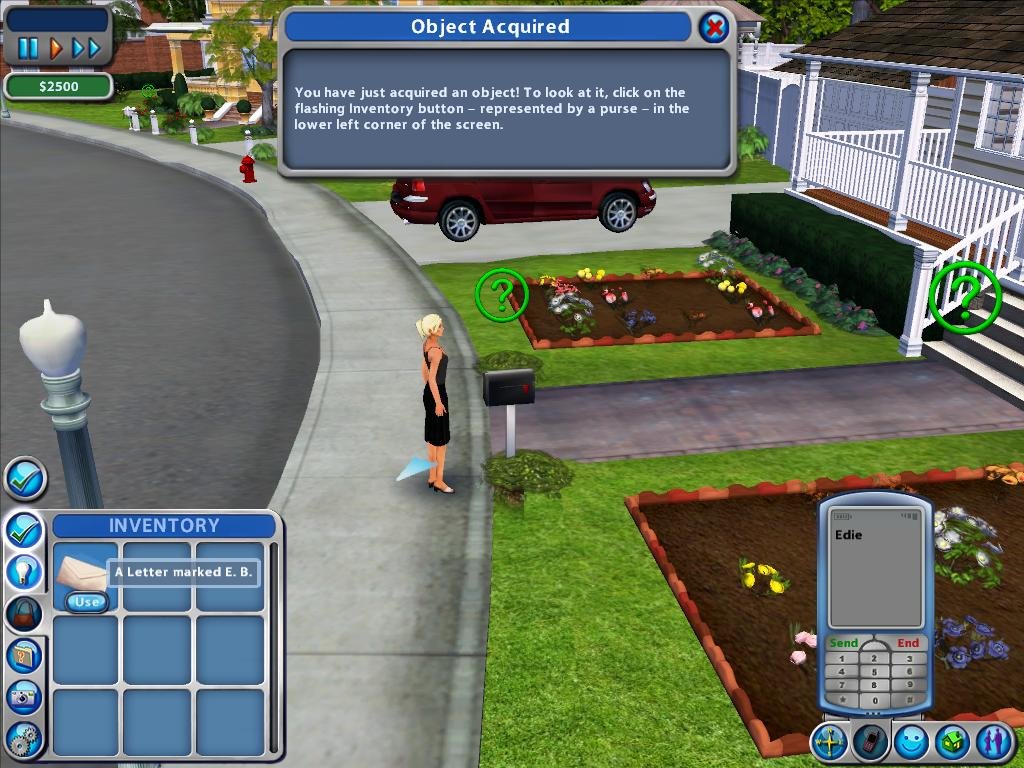The width and height of the screenshot is (1024, 768).
Task: Open the smiley face mood panel
Action: pyautogui.click(x=911, y=742)
